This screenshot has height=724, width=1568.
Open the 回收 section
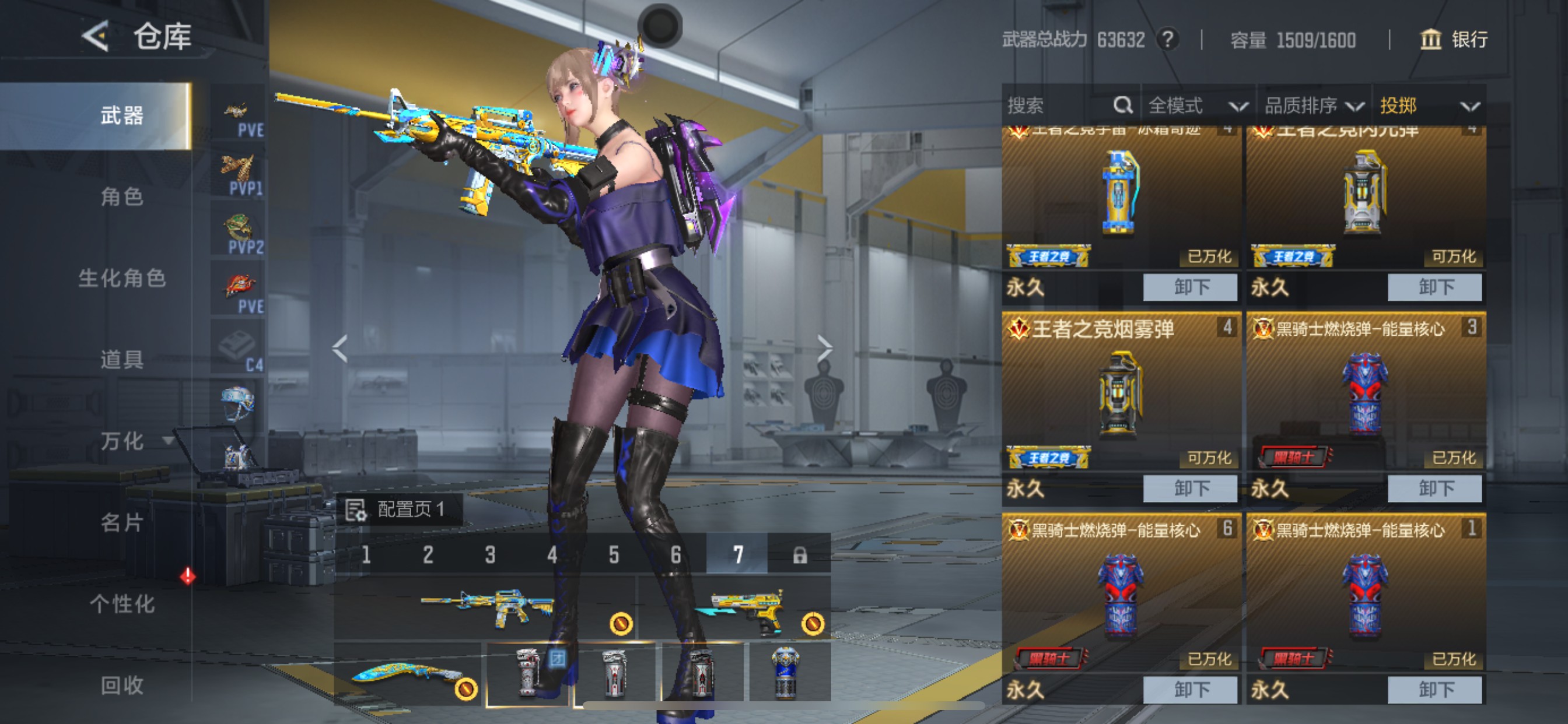(x=122, y=685)
